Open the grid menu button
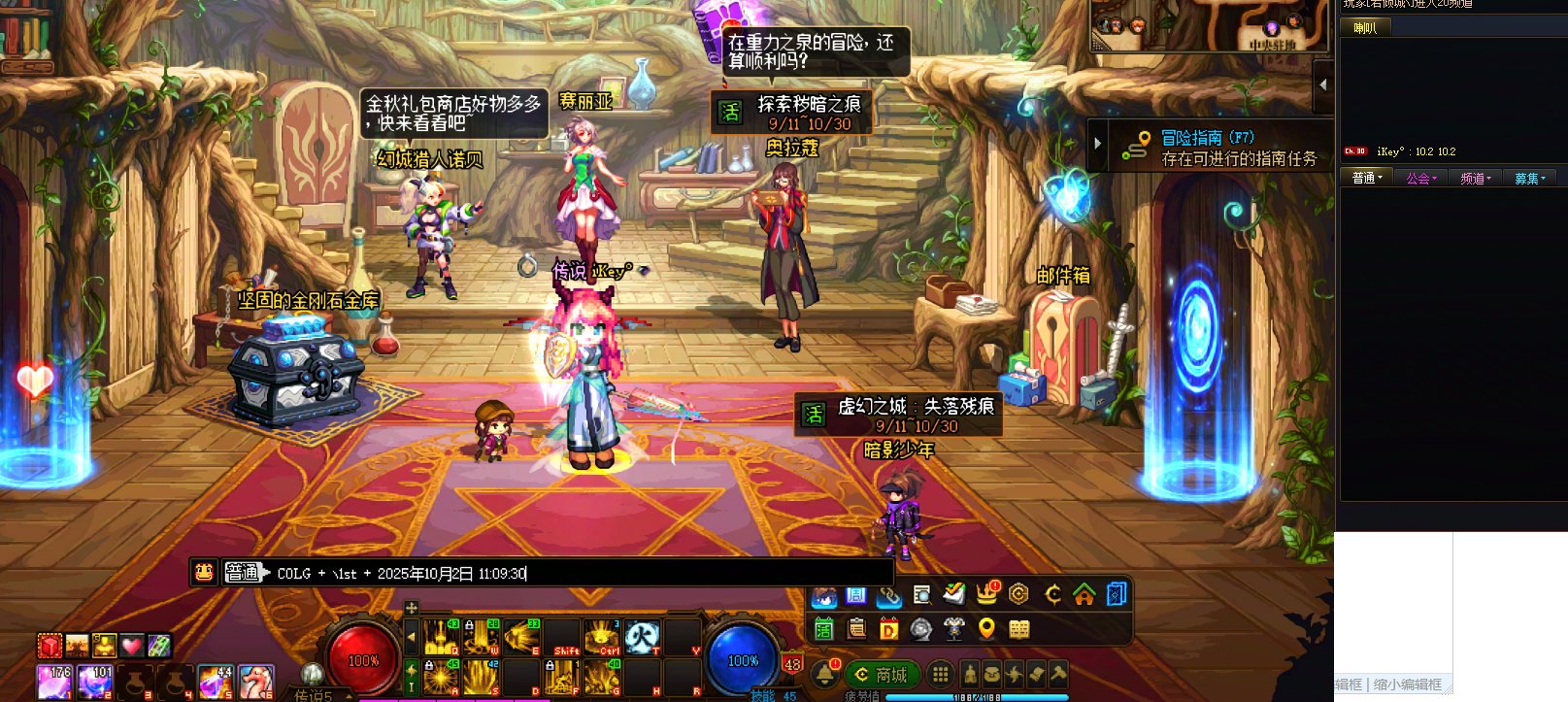Viewport: 1568px width, 702px height. point(940,674)
